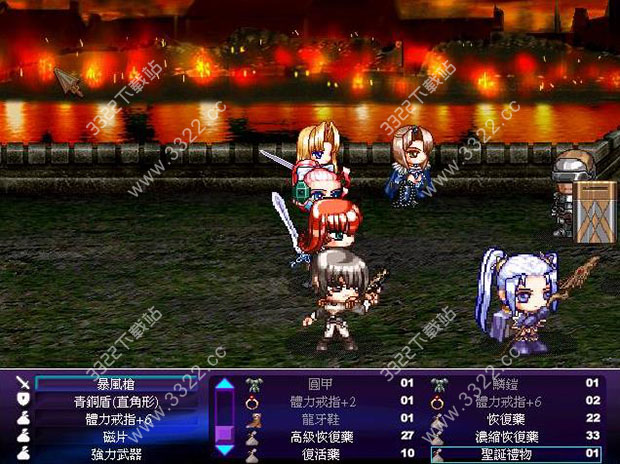Choose 體力戒指+6 in the item list
Screen dimensions: 620x464
coord(509,401)
